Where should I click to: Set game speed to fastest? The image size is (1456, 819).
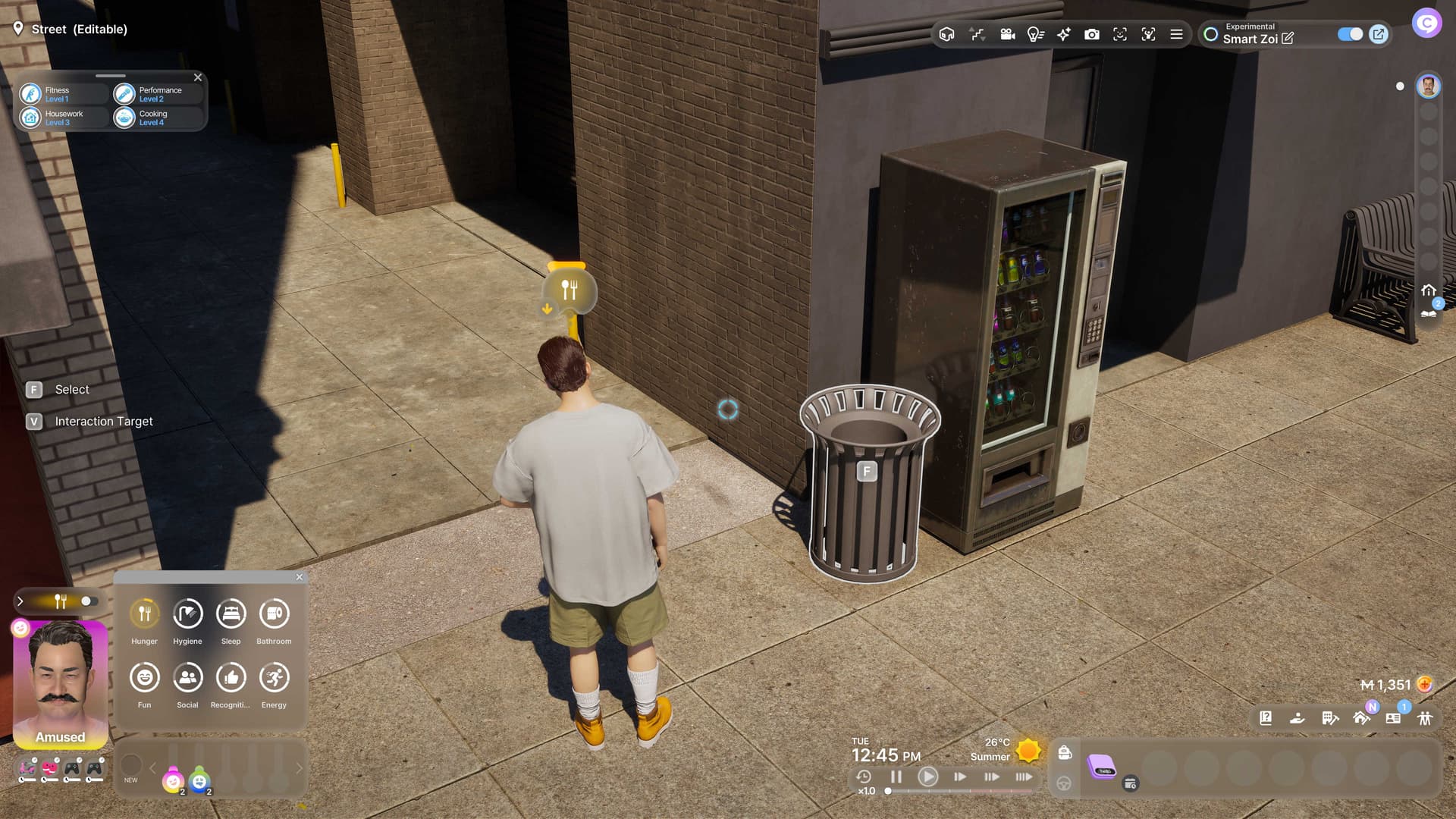click(1024, 777)
